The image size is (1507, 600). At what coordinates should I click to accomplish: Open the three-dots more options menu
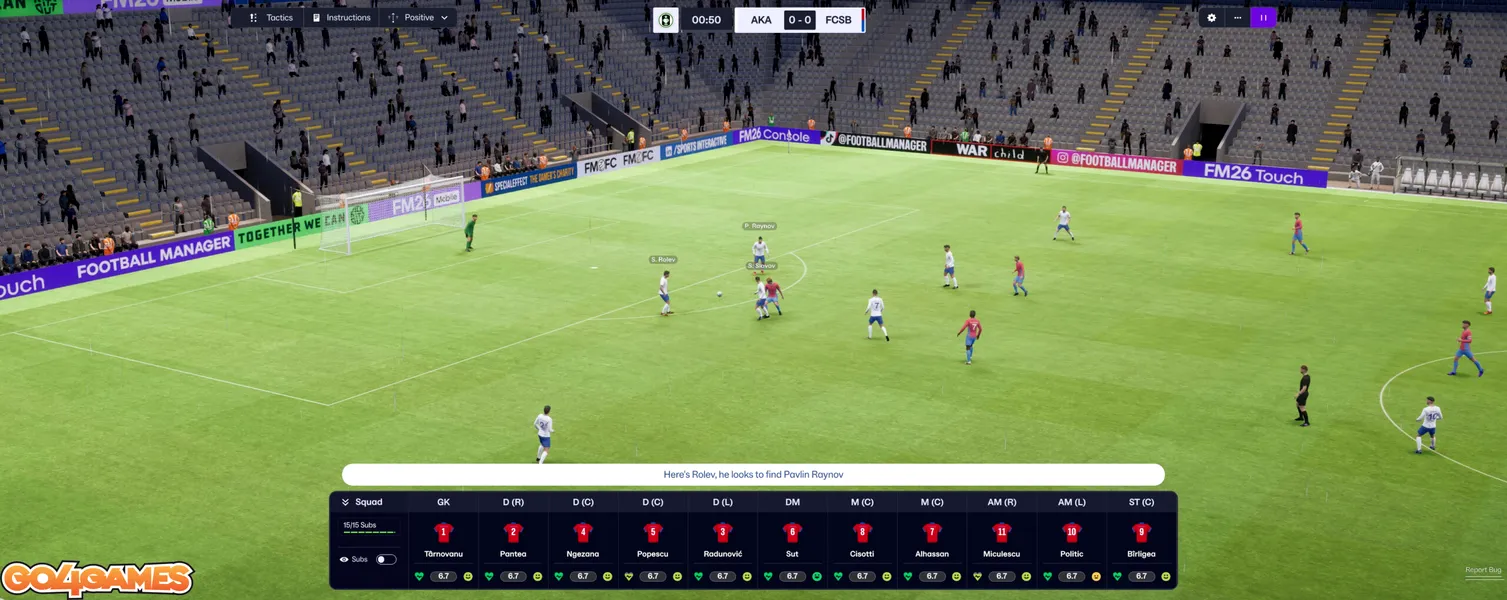point(1237,18)
